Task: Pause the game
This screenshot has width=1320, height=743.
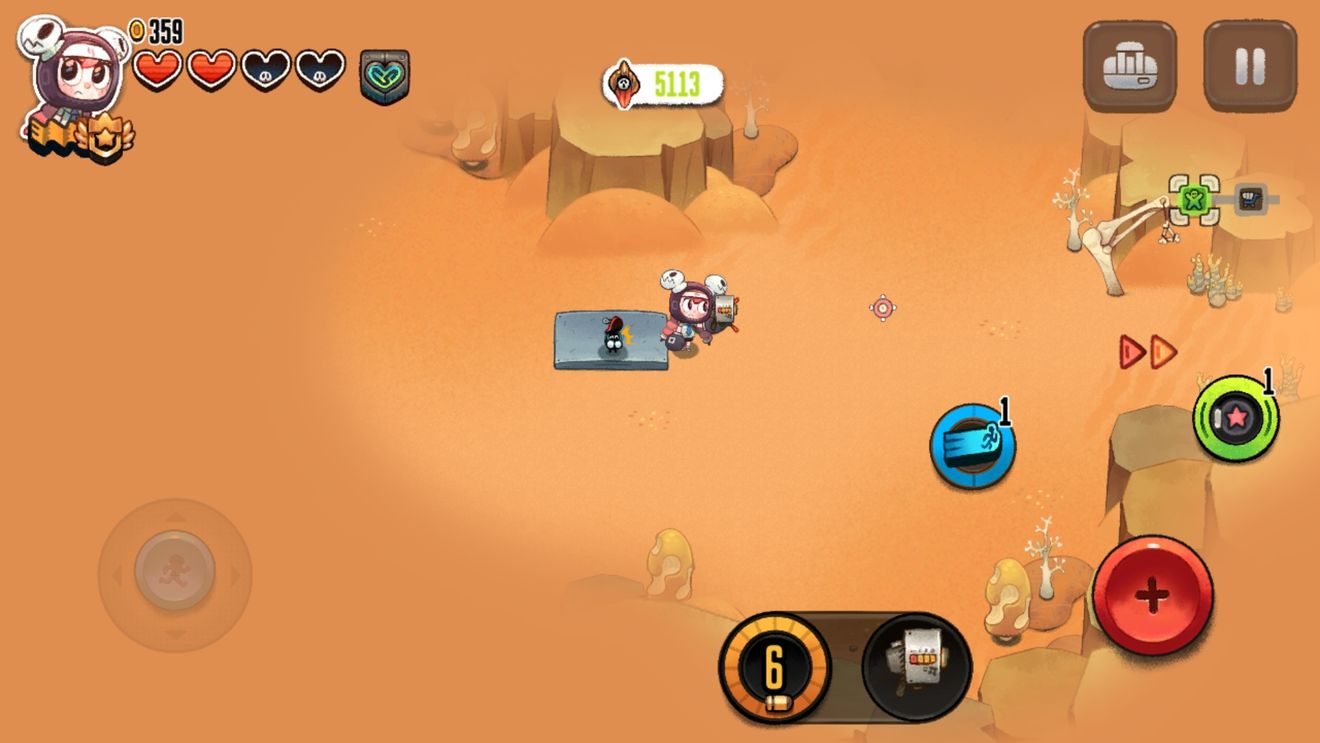Action: coord(1250,66)
